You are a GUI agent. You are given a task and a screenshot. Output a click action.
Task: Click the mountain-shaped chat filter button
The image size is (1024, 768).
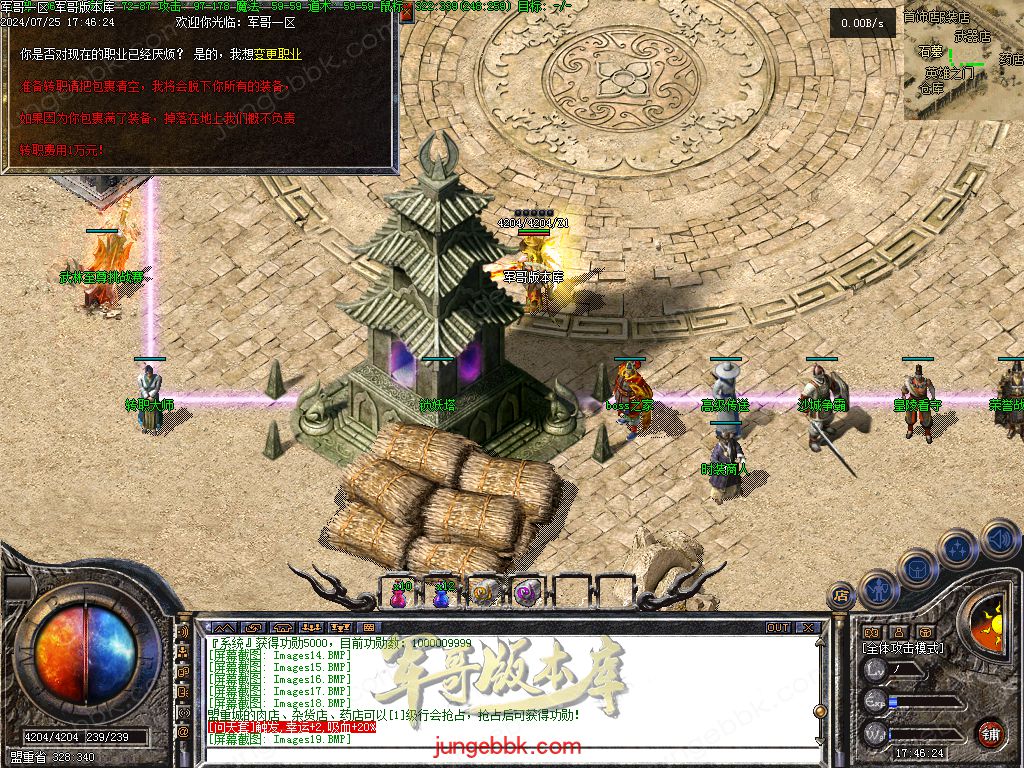tap(223, 628)
